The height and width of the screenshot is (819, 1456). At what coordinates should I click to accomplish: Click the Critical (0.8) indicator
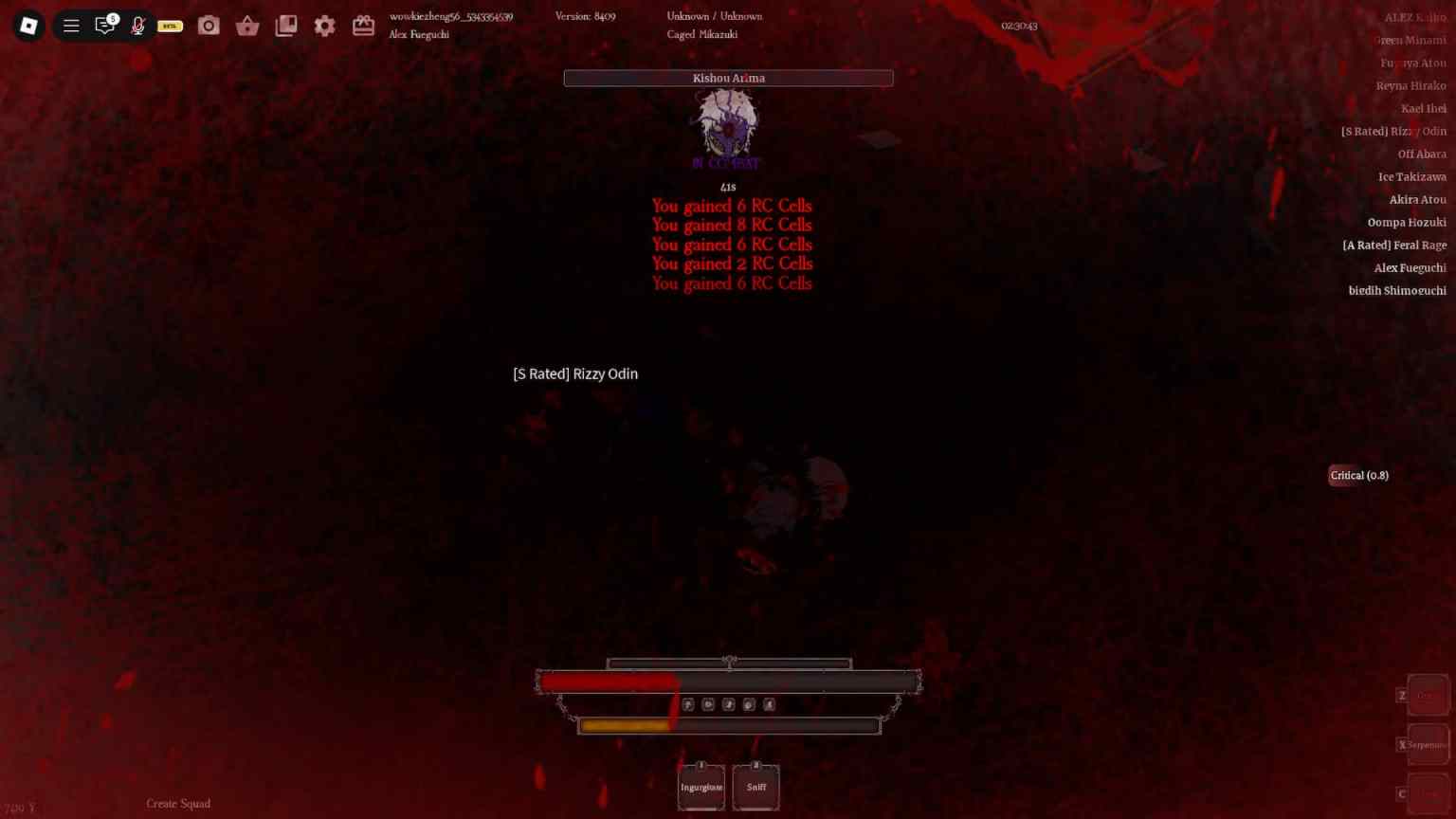coord(1358,475)
